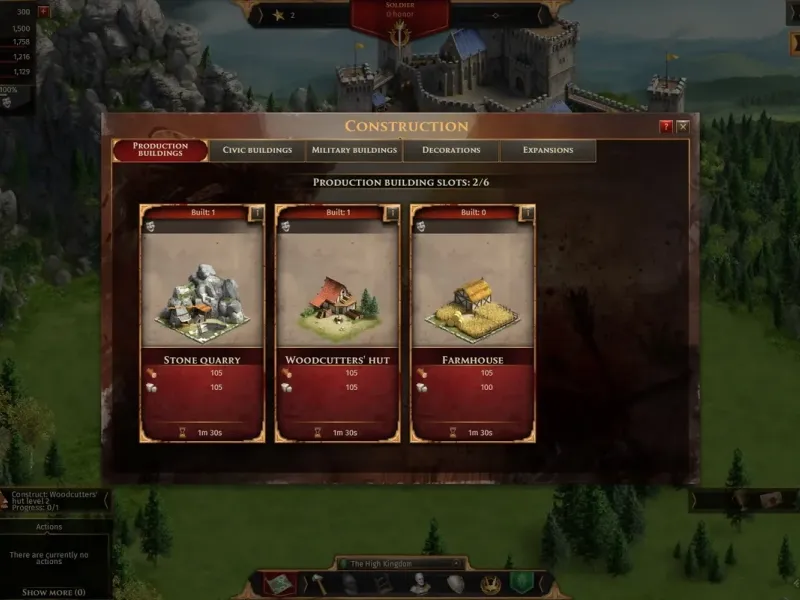Switch to the Production buildings tab

pos(160,150)
